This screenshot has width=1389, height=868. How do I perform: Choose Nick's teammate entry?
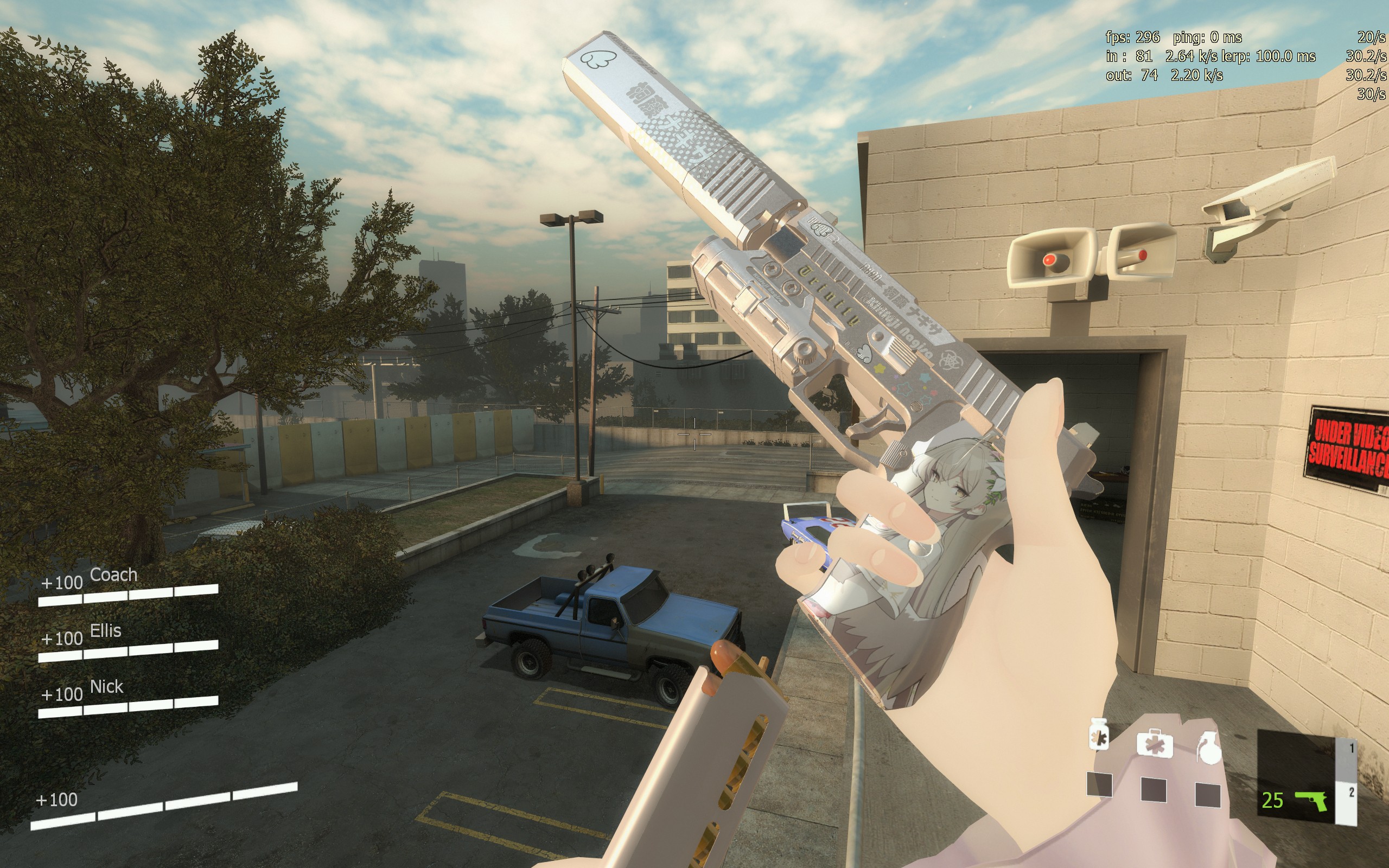coord(107,687)
